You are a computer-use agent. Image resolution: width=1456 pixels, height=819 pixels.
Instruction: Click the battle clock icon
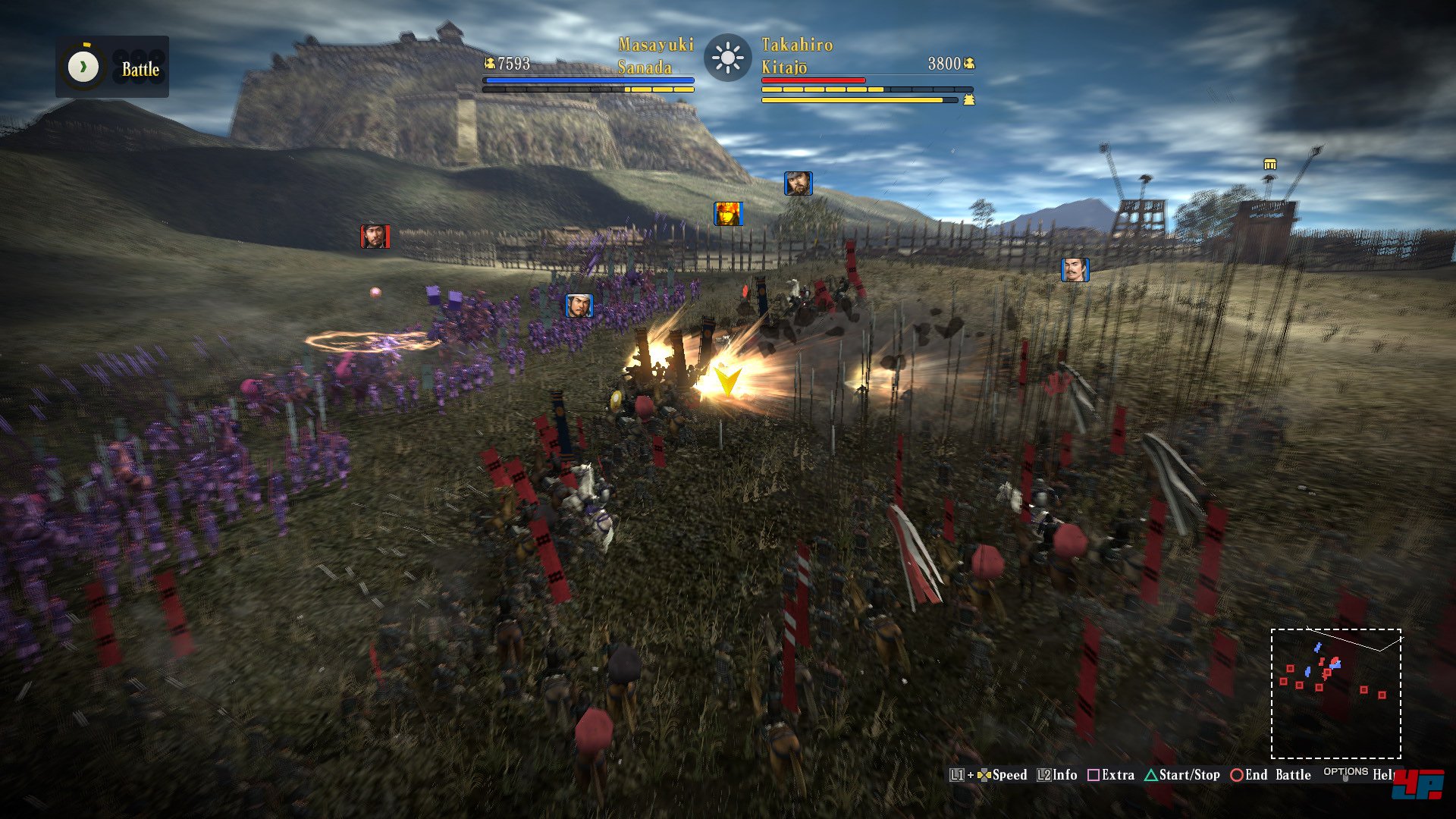(83, 67)
